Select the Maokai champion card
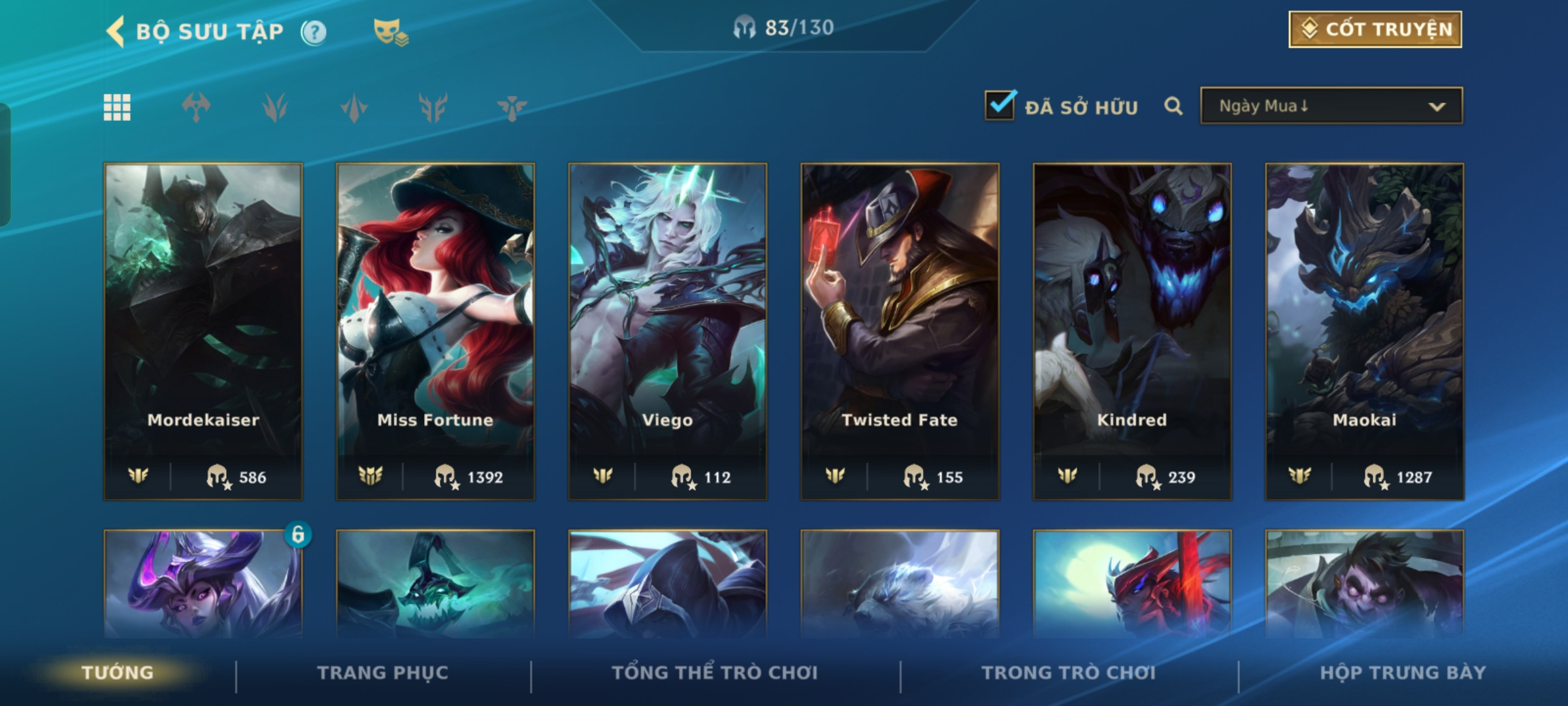Screen dimensions: 1568x706 tap(1364, 331)
